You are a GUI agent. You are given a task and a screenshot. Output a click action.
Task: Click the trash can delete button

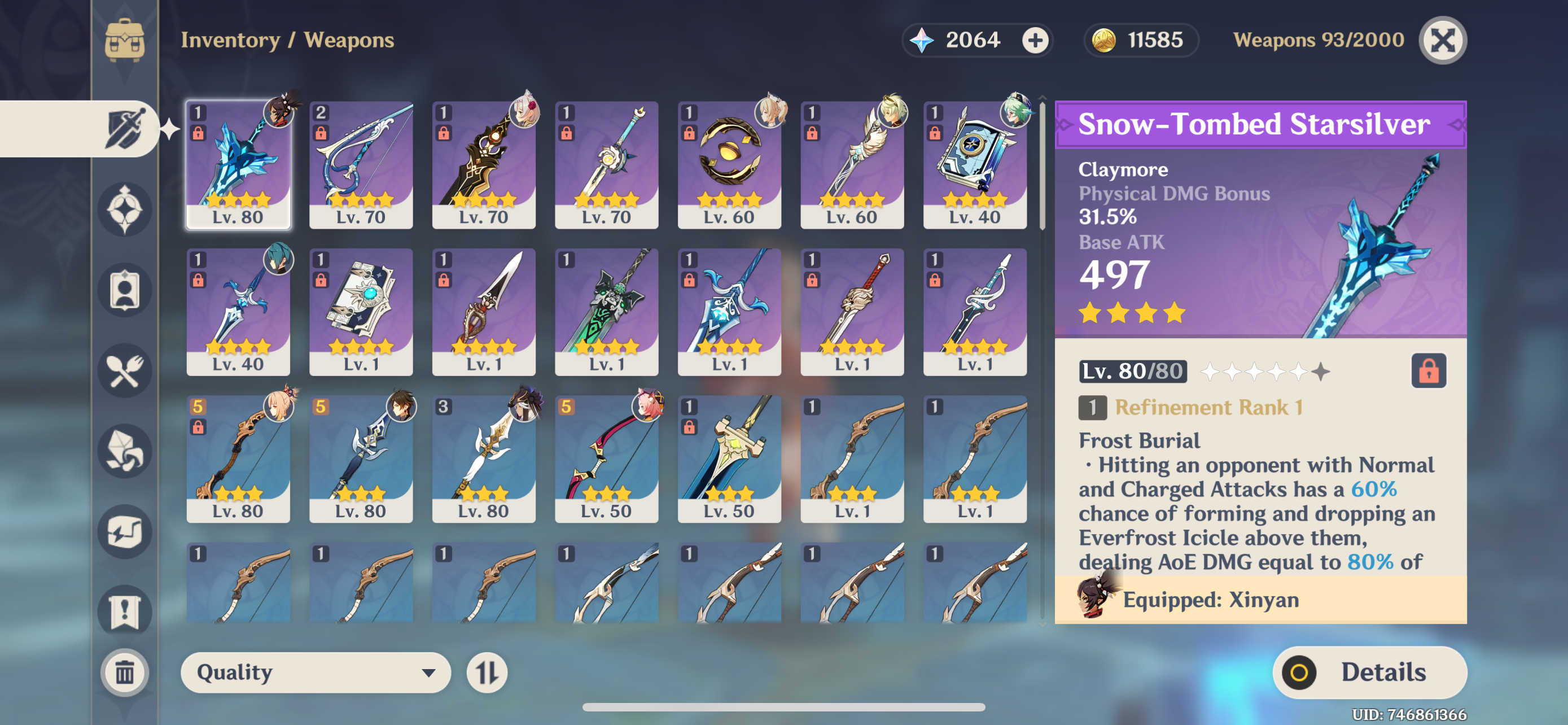125,672
